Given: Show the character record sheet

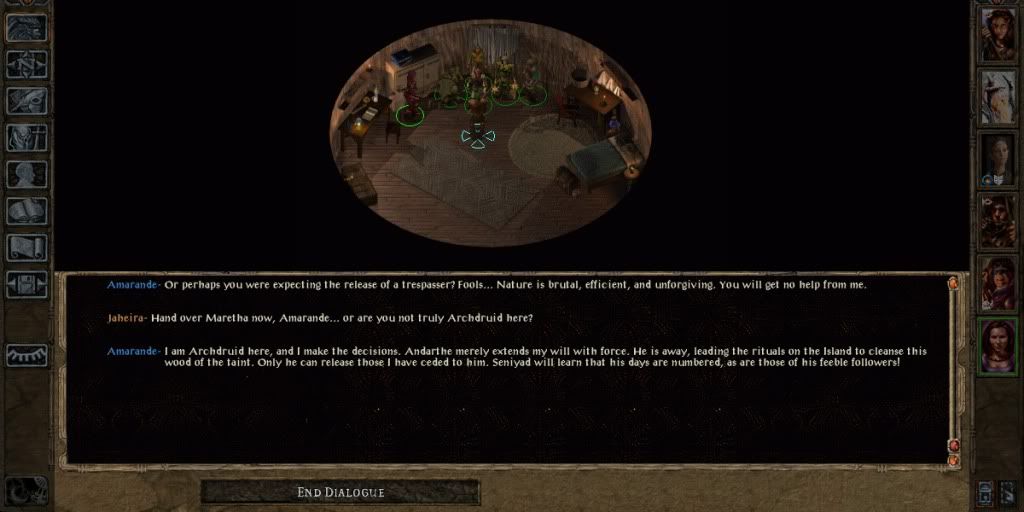Looking at the screenshot, I should (x=28, y=174).
